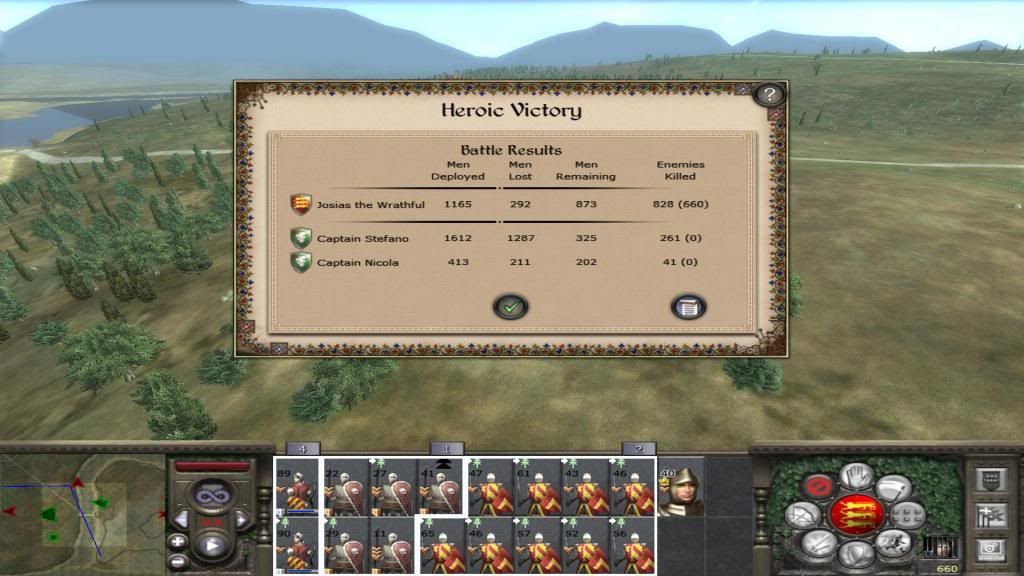This screenshot has width=1024, height=576.
Task: Decrease game speed with the left arrow
Action: tap(183, 520)
